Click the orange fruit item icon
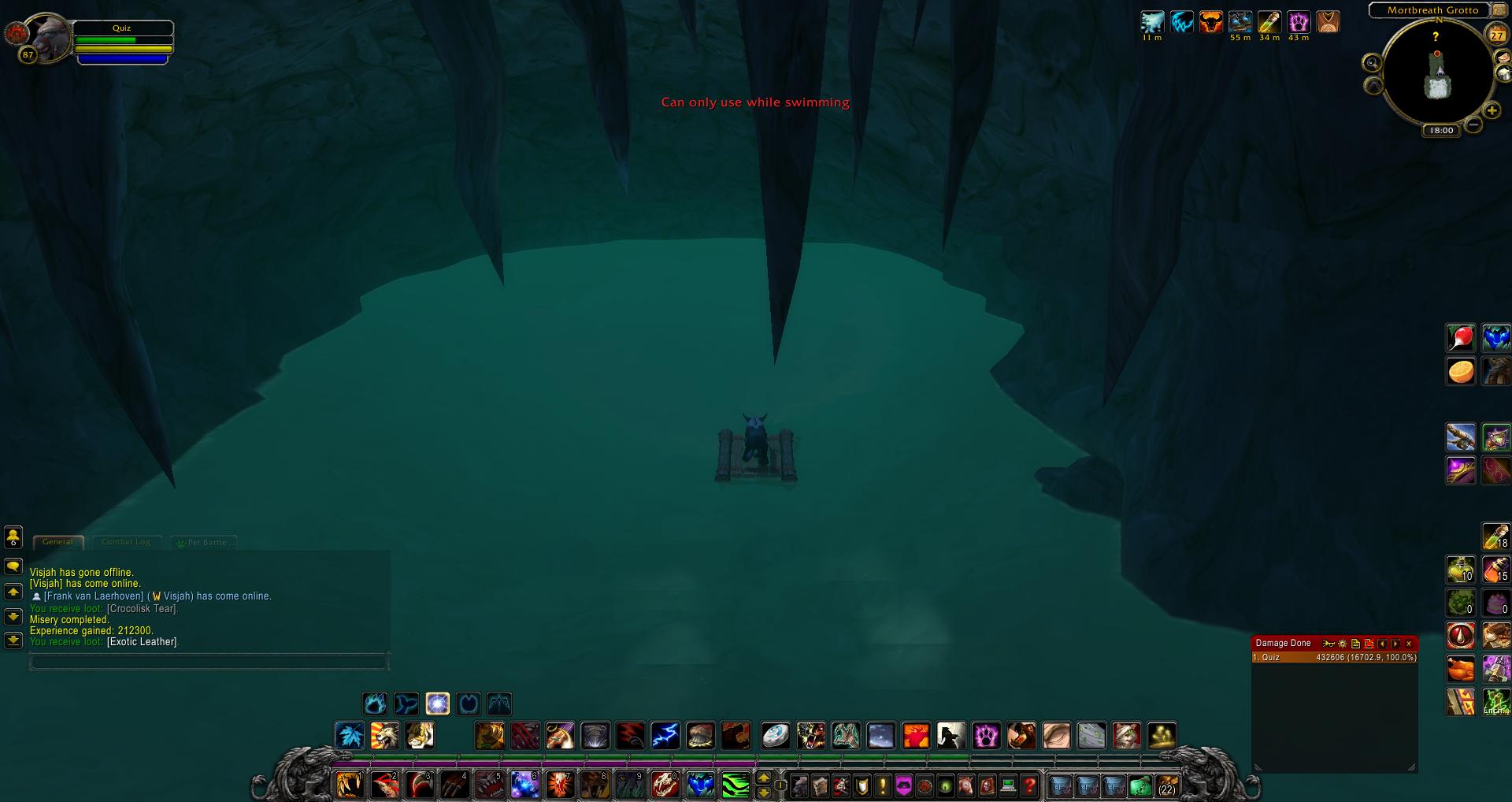The height and width of the screenshot is (802, 1512). click(x=1461, y=371)
